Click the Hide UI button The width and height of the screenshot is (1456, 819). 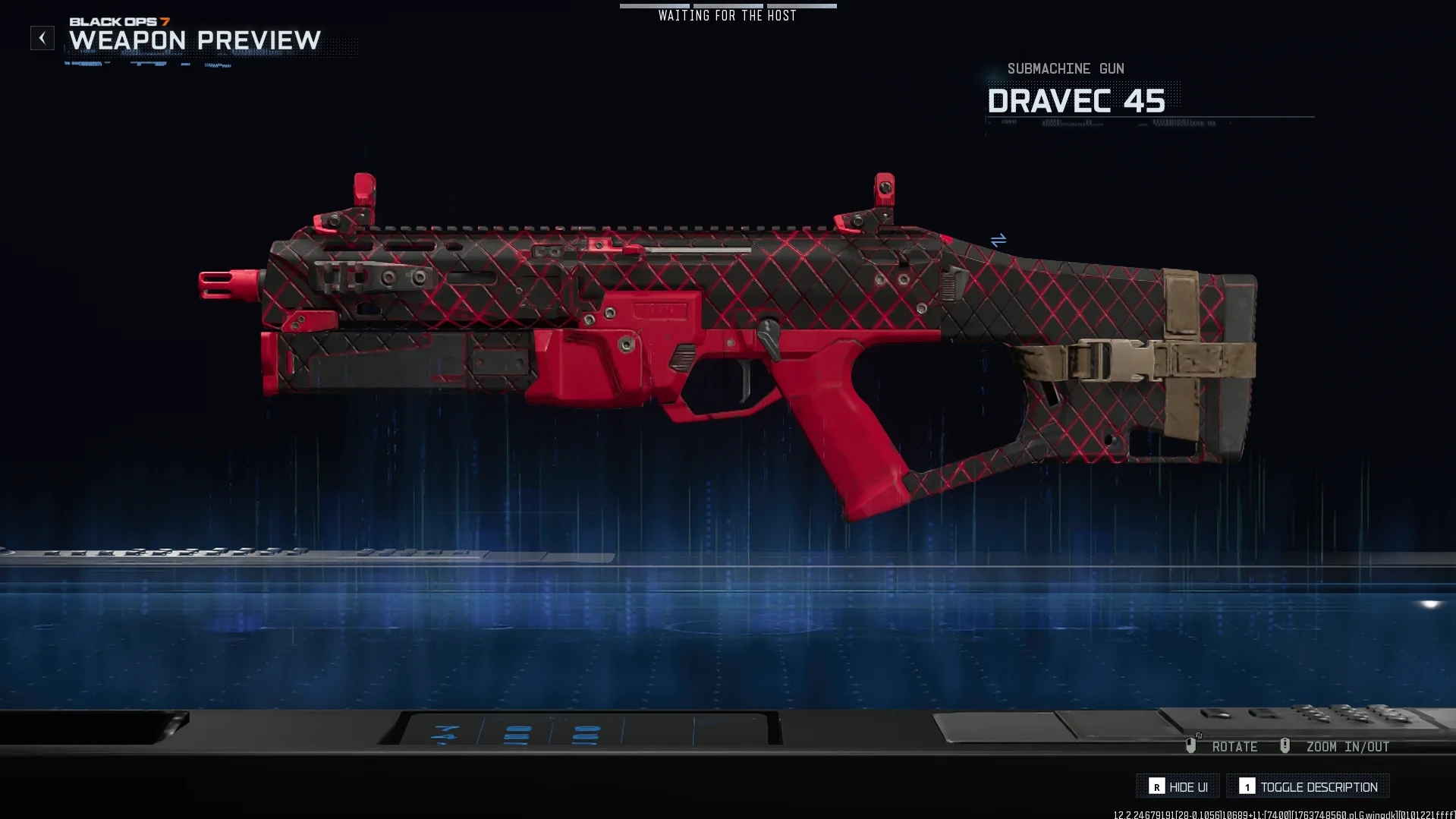[1178, 786]
